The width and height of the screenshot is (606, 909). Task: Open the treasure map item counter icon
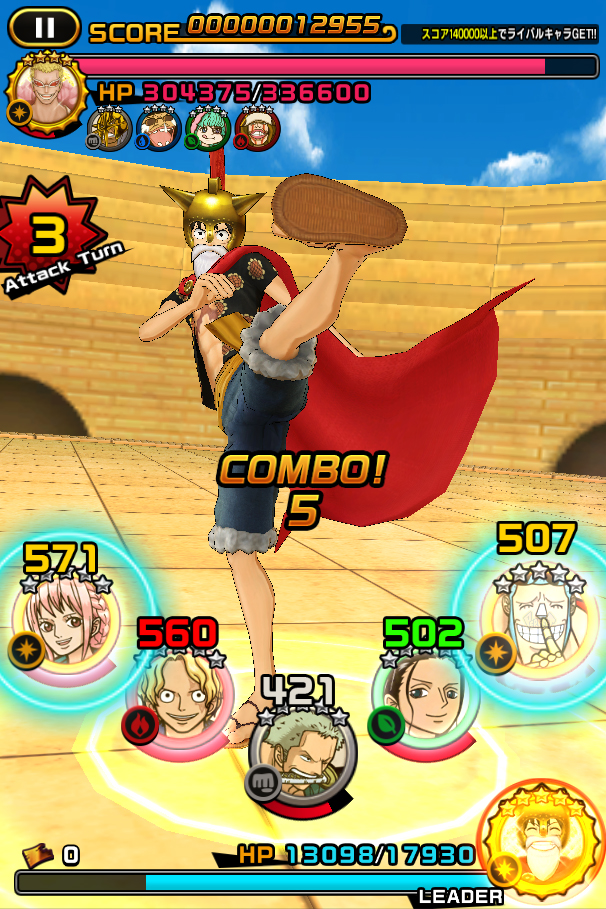39,854
